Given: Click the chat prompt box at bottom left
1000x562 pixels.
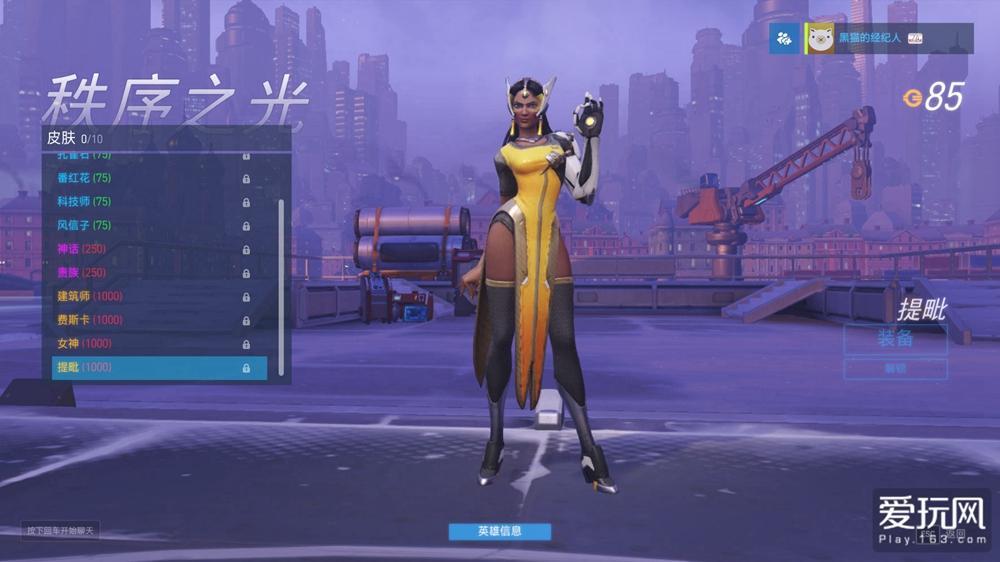Looking at the screenshot, I should pos(61,530).
